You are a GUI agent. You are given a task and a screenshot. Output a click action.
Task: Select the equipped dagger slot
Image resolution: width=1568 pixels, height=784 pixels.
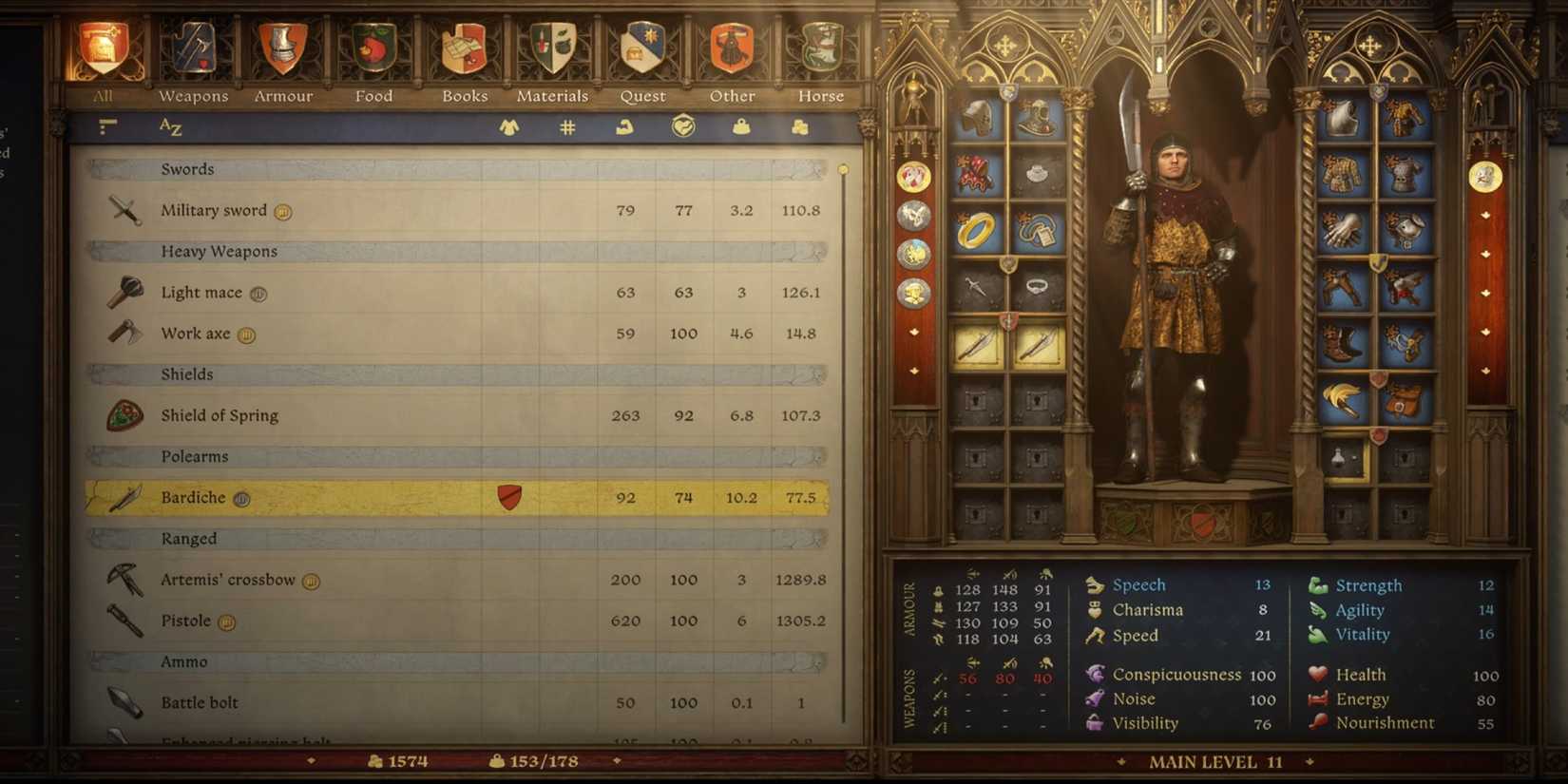click(974, 285)
